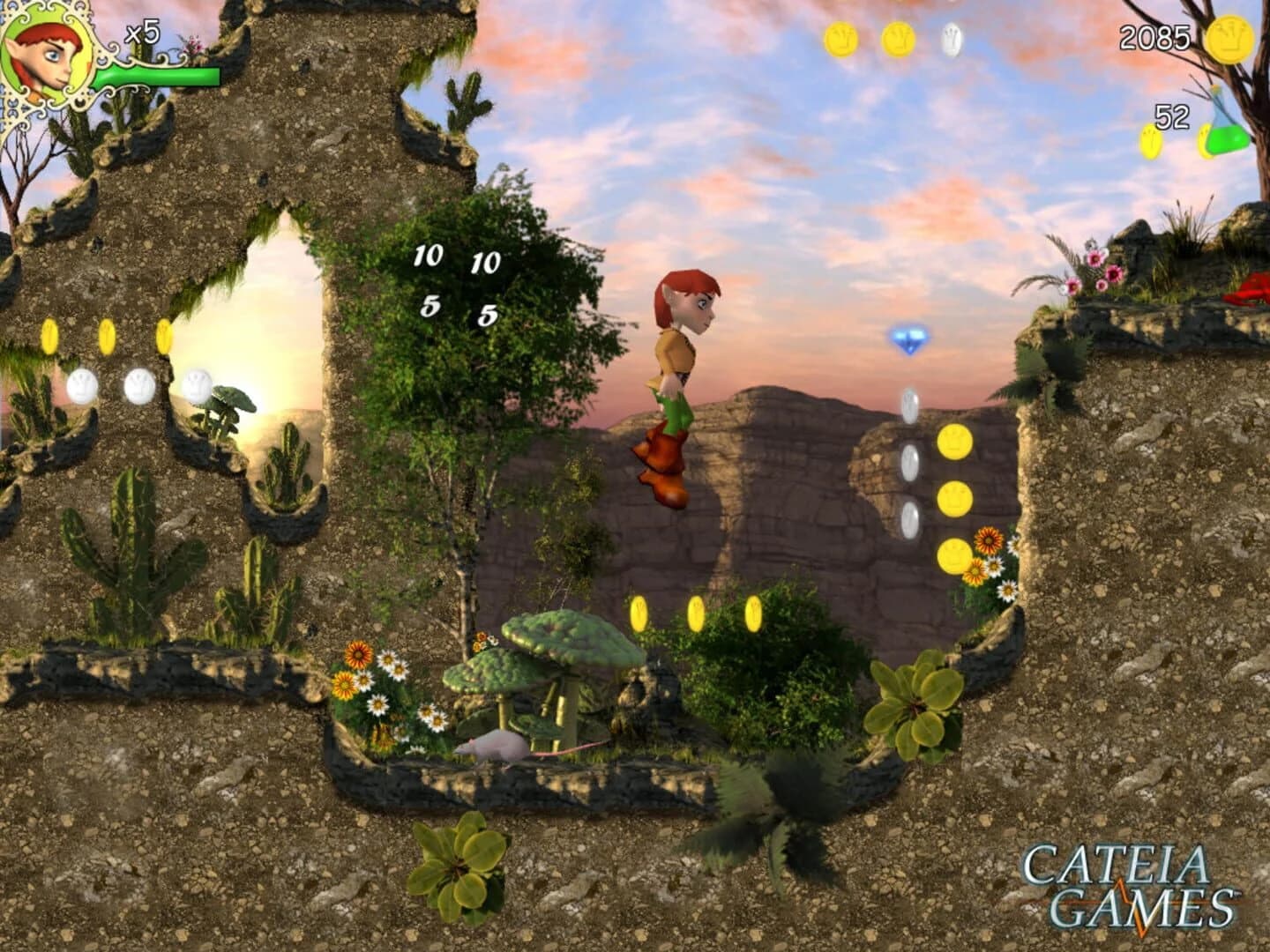Click the silver coin icon beside 52

(x=1151, y=141)
